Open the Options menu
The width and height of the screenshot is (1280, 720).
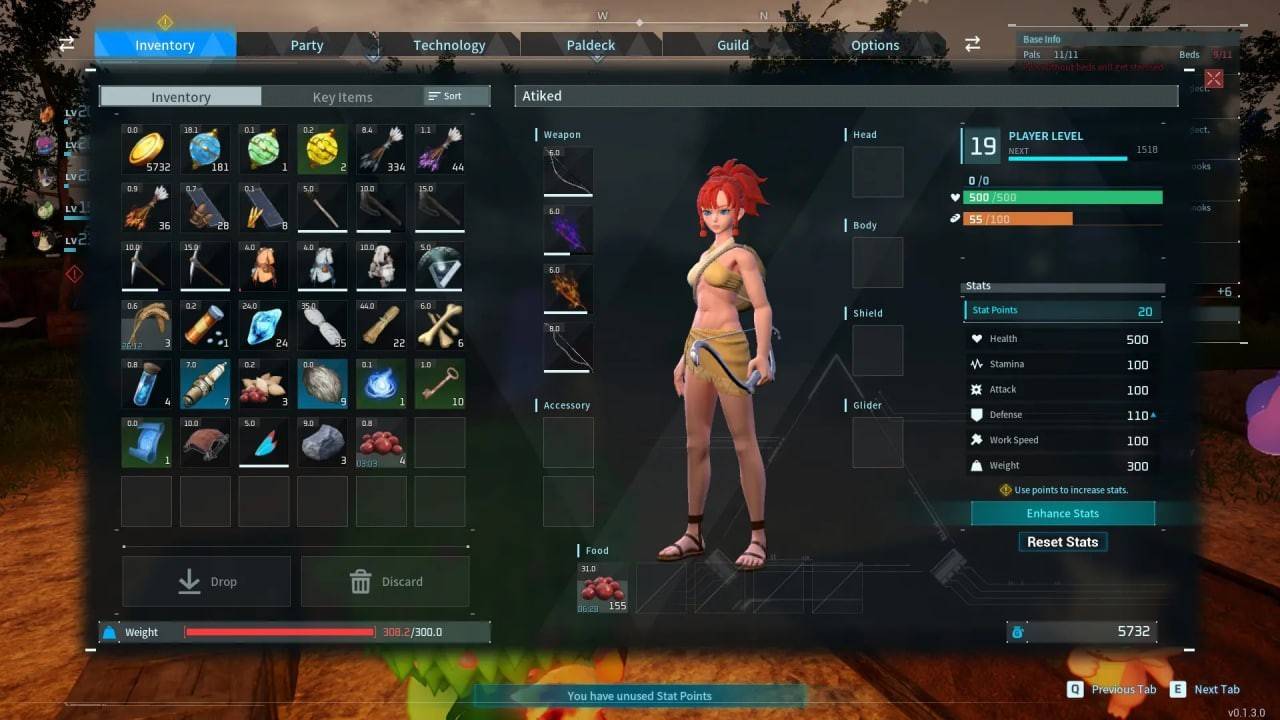(874, 45)
